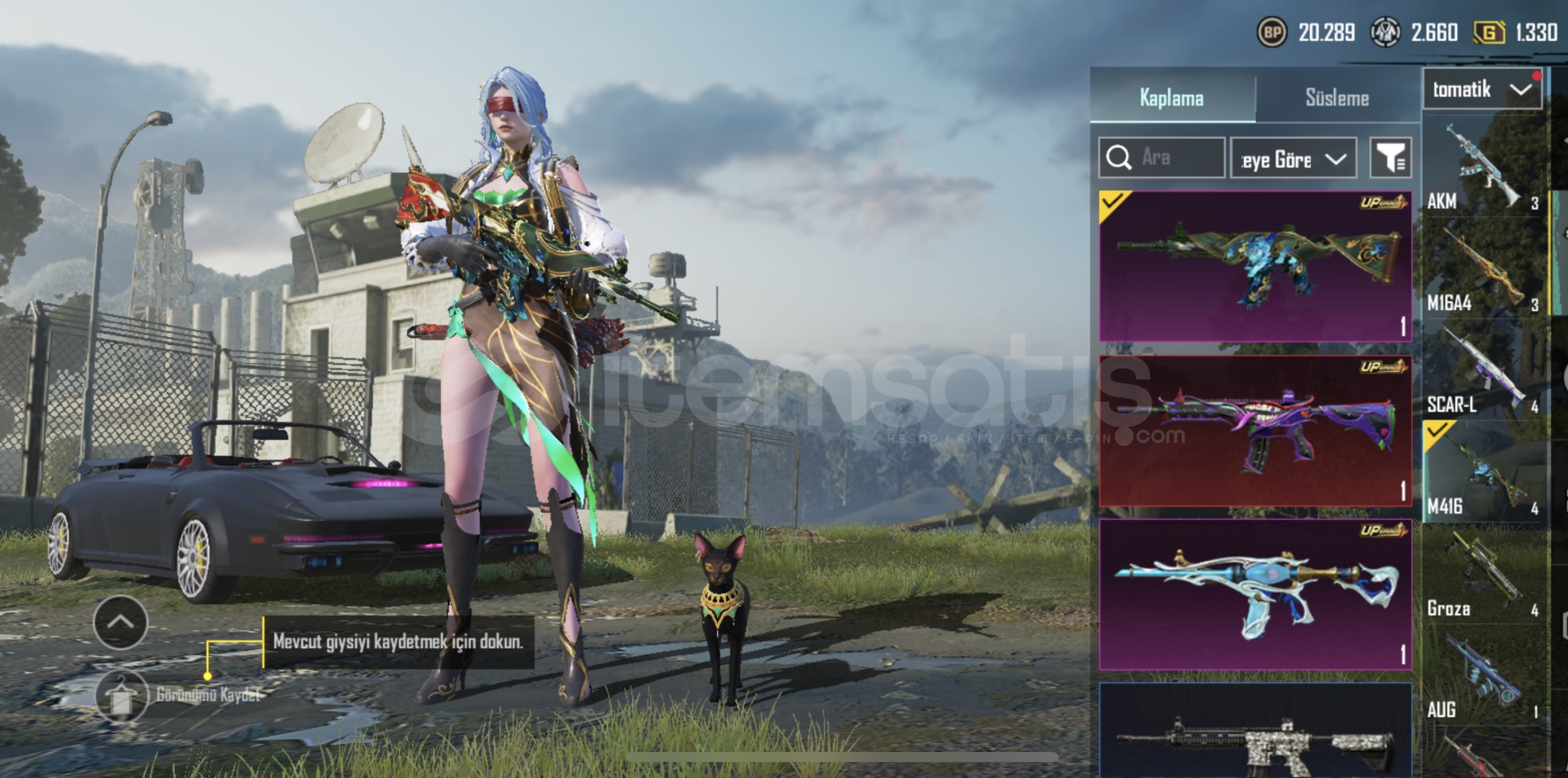The width and height of the screenshot is (1568, 778).
Task: Click the Ara search field
Action: [x=1161, y=158]
